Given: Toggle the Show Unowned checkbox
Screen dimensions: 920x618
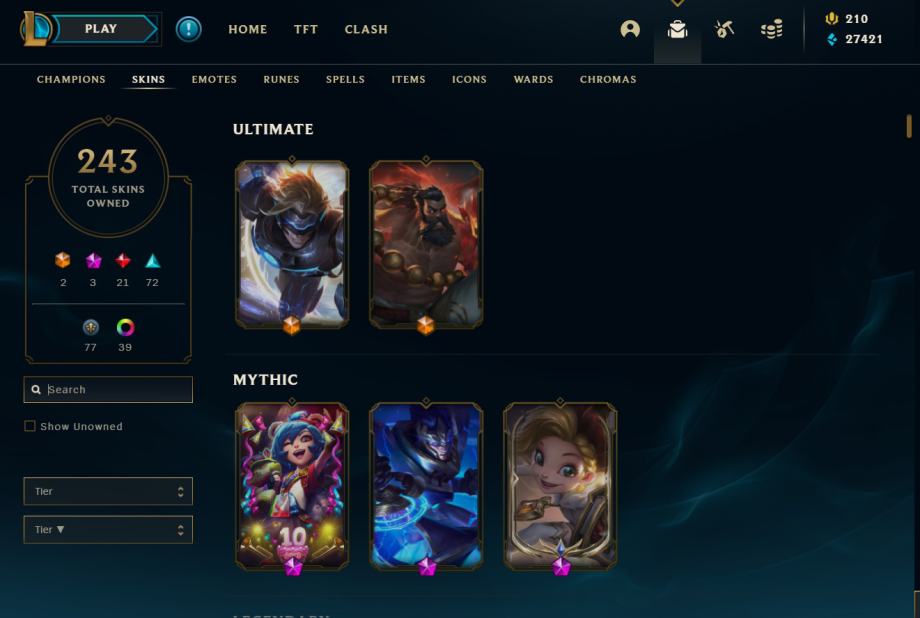Looking at the screenshot, I should pos(30,426).
